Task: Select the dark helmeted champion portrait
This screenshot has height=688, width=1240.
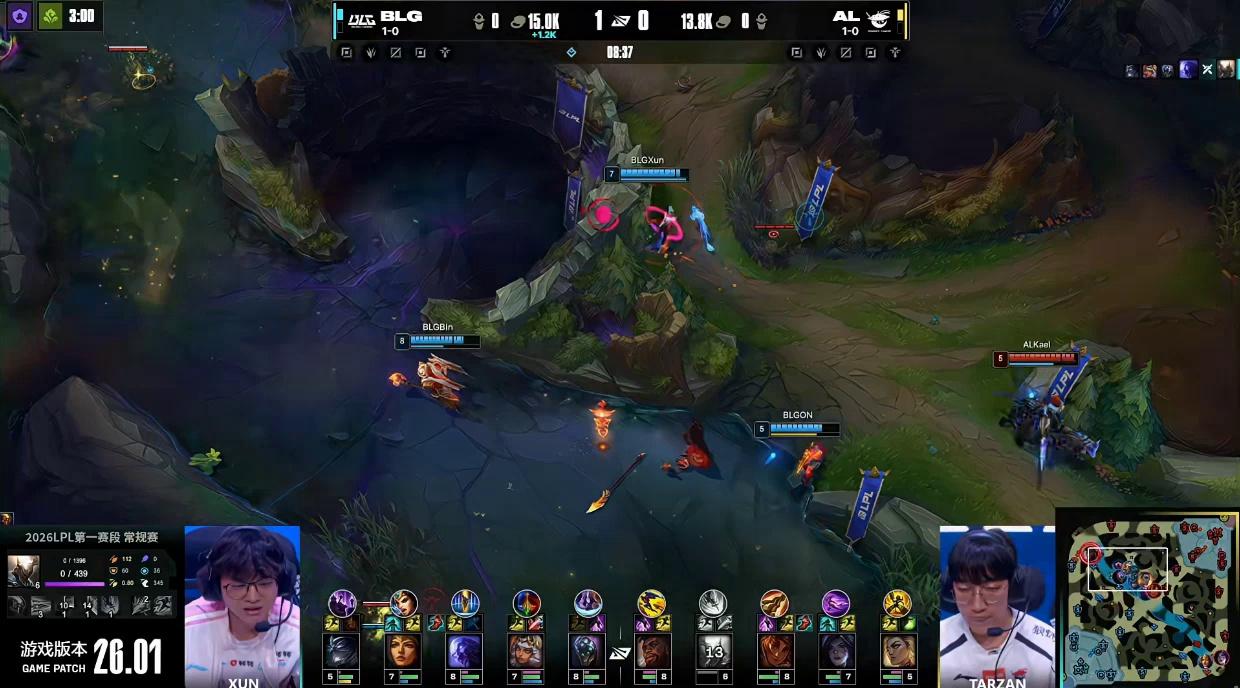Action: 341,651
